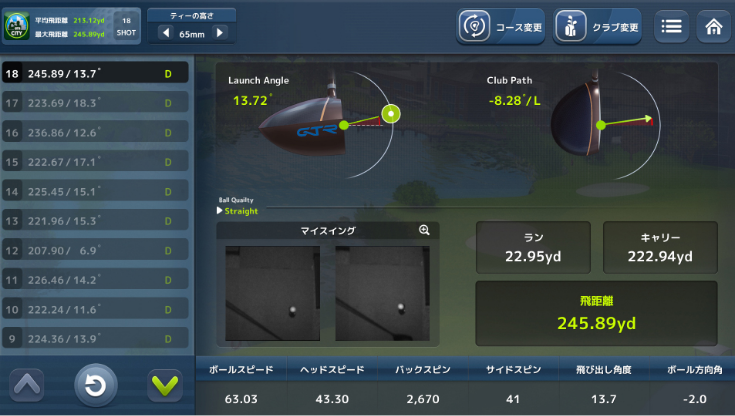Choose shot 12 row with 207.90 yards
Image resolution: width=735 pixels, height=416 pixels.
94,250
